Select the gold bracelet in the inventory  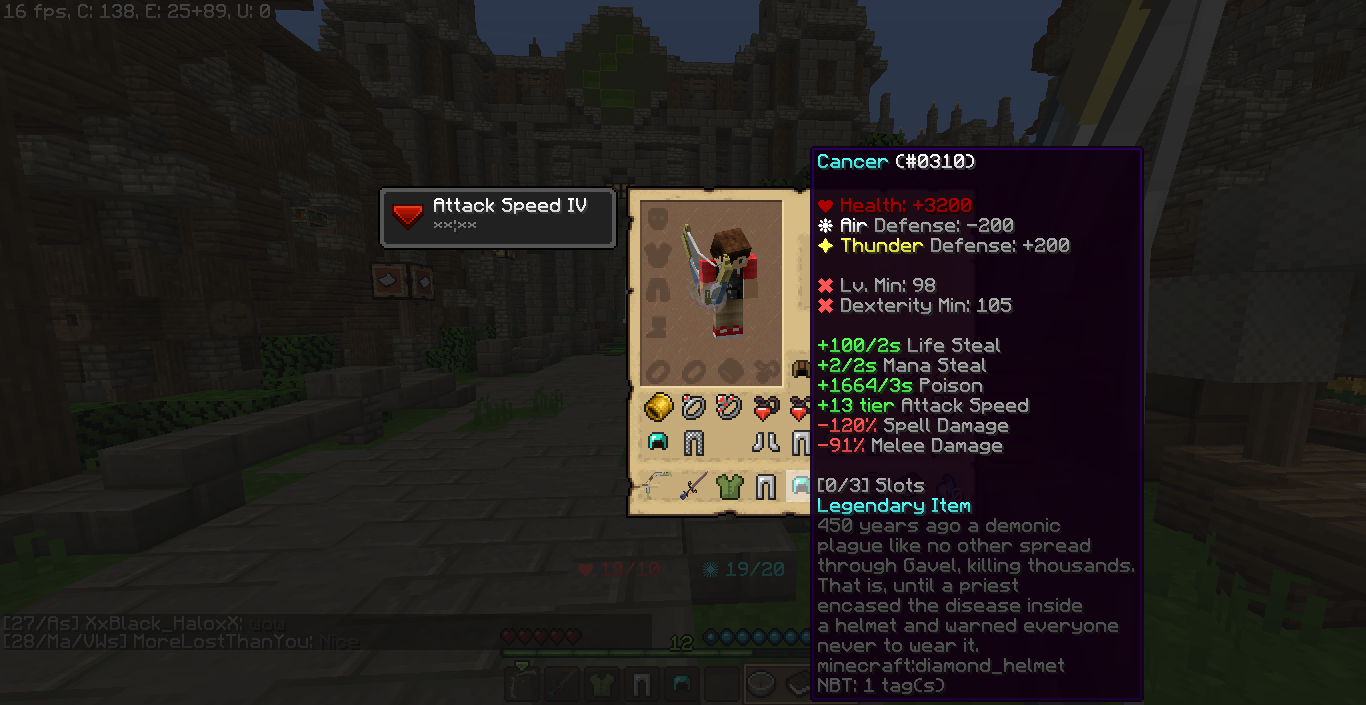point(658,407)
